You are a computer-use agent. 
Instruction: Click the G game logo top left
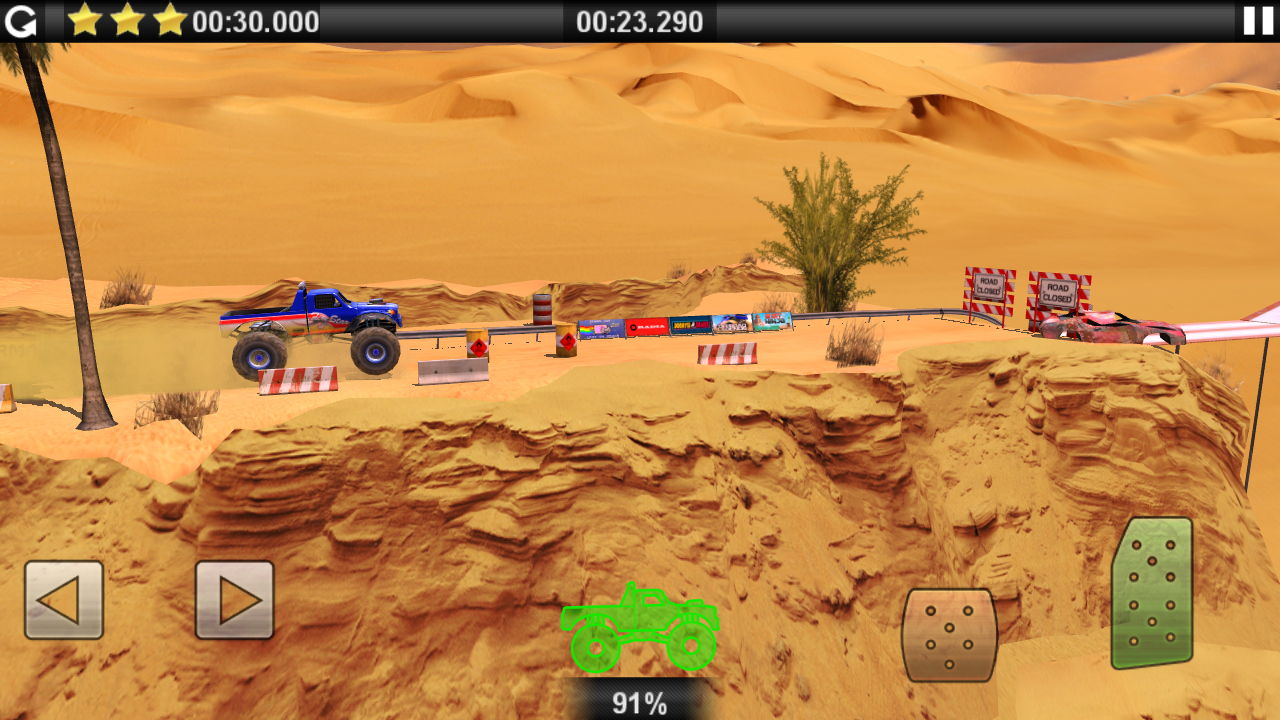pos(21,21)
